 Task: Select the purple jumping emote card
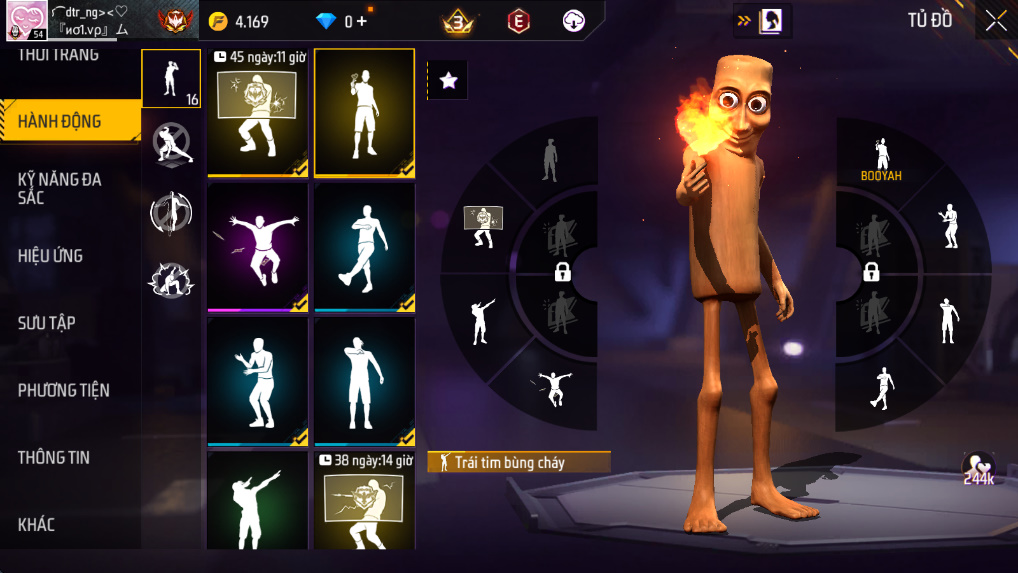pos(257,247)
